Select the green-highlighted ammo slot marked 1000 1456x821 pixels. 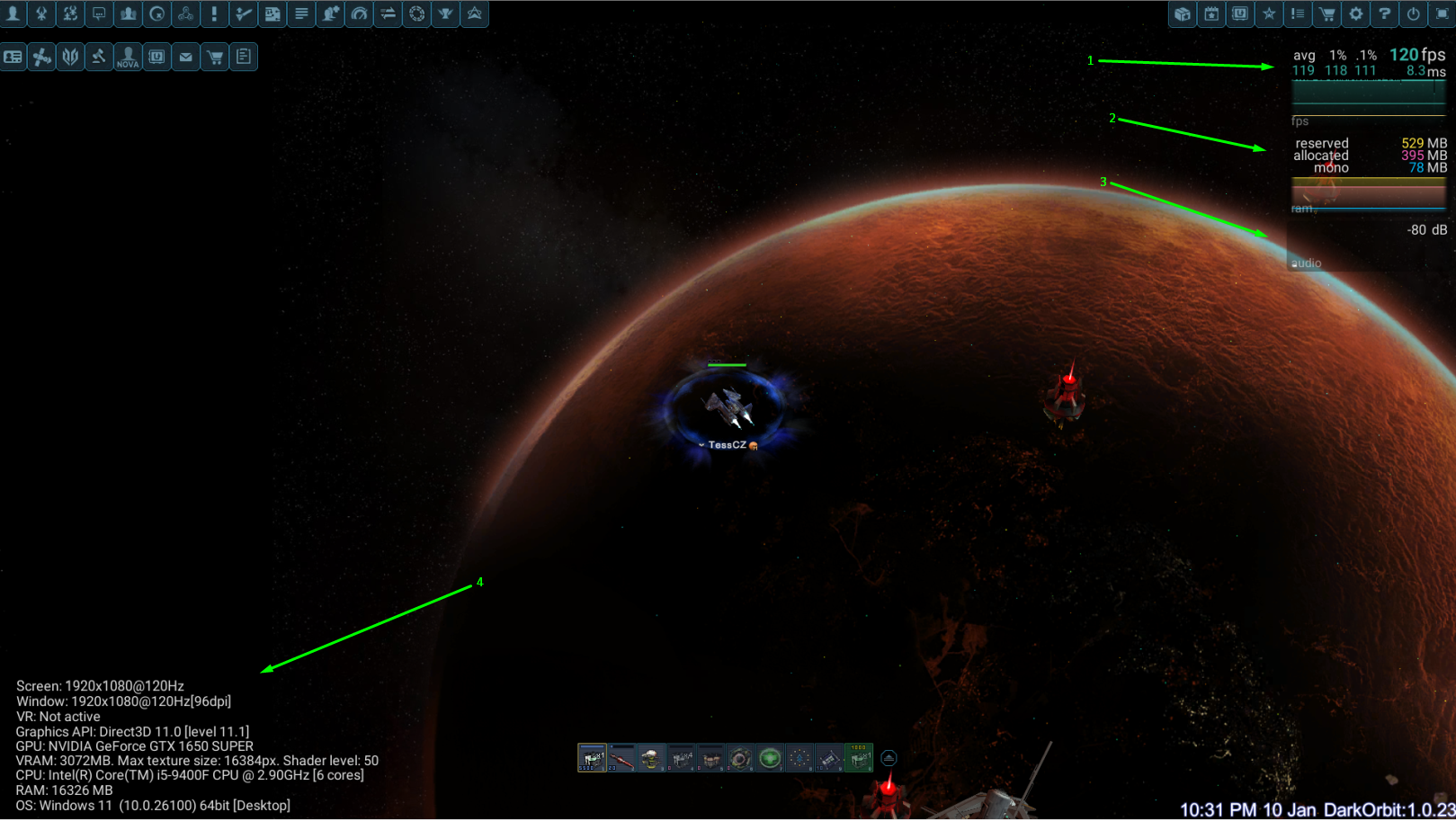click(859, 758)
